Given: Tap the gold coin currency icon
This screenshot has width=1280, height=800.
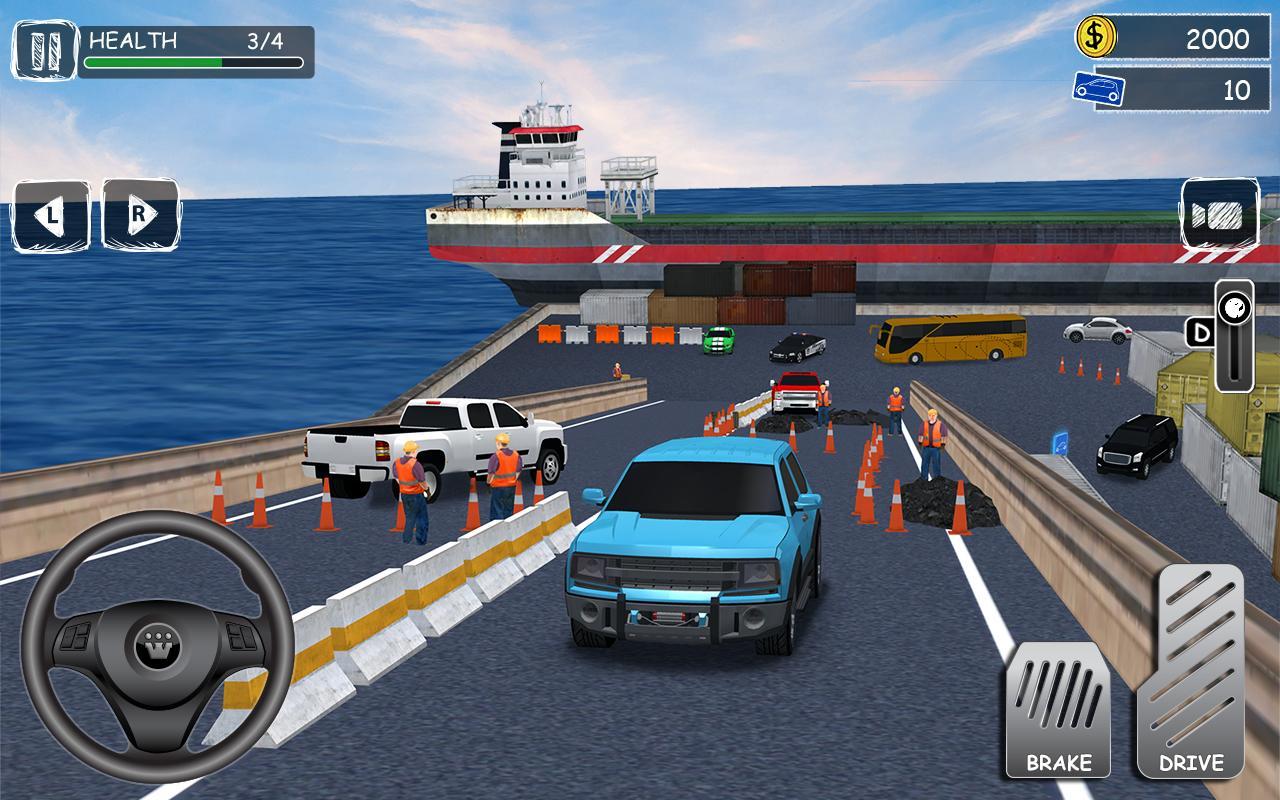Looking at the screenshot, I should 1095,38.
